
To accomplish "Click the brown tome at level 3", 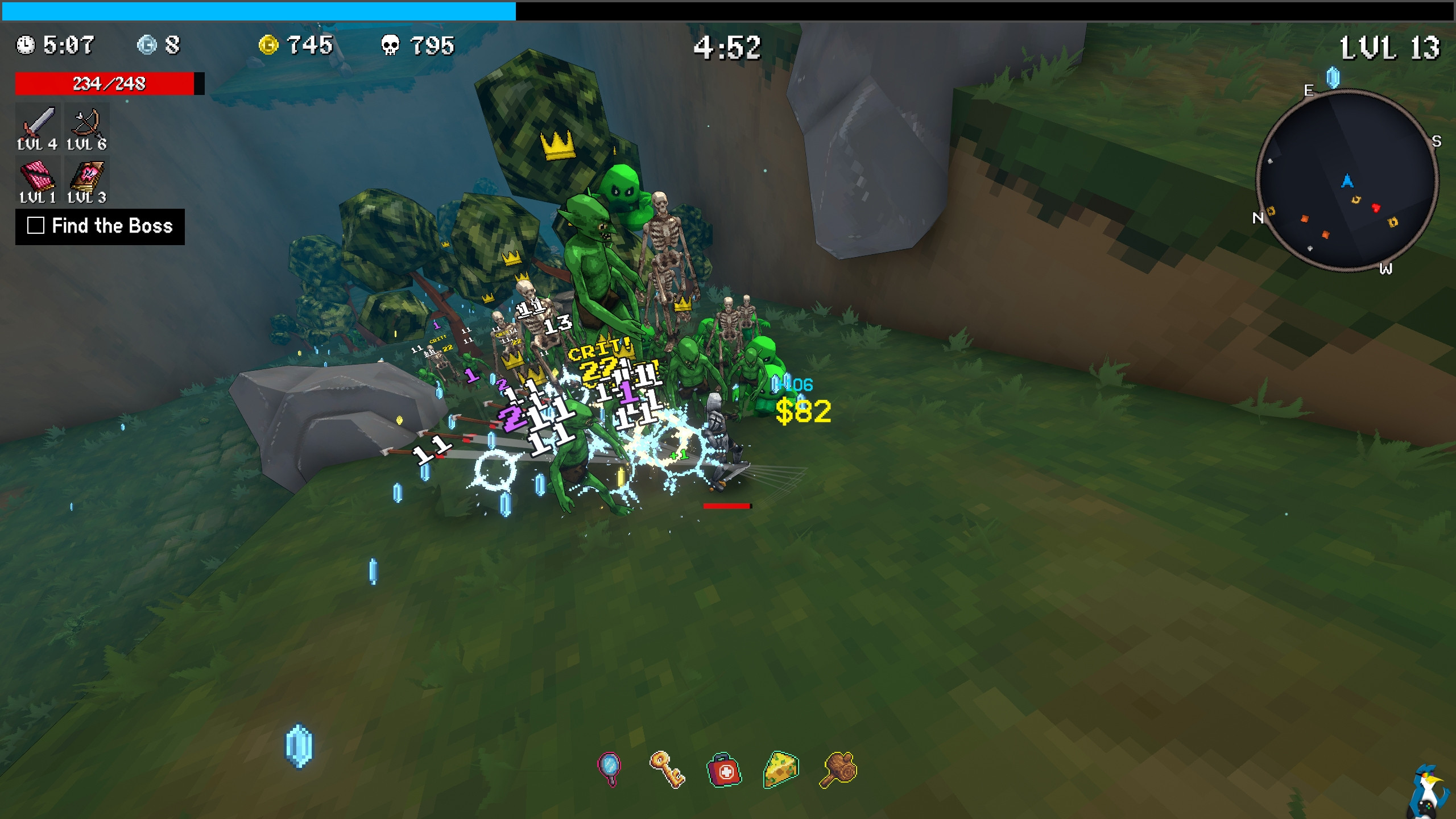I will coord(87,175).
